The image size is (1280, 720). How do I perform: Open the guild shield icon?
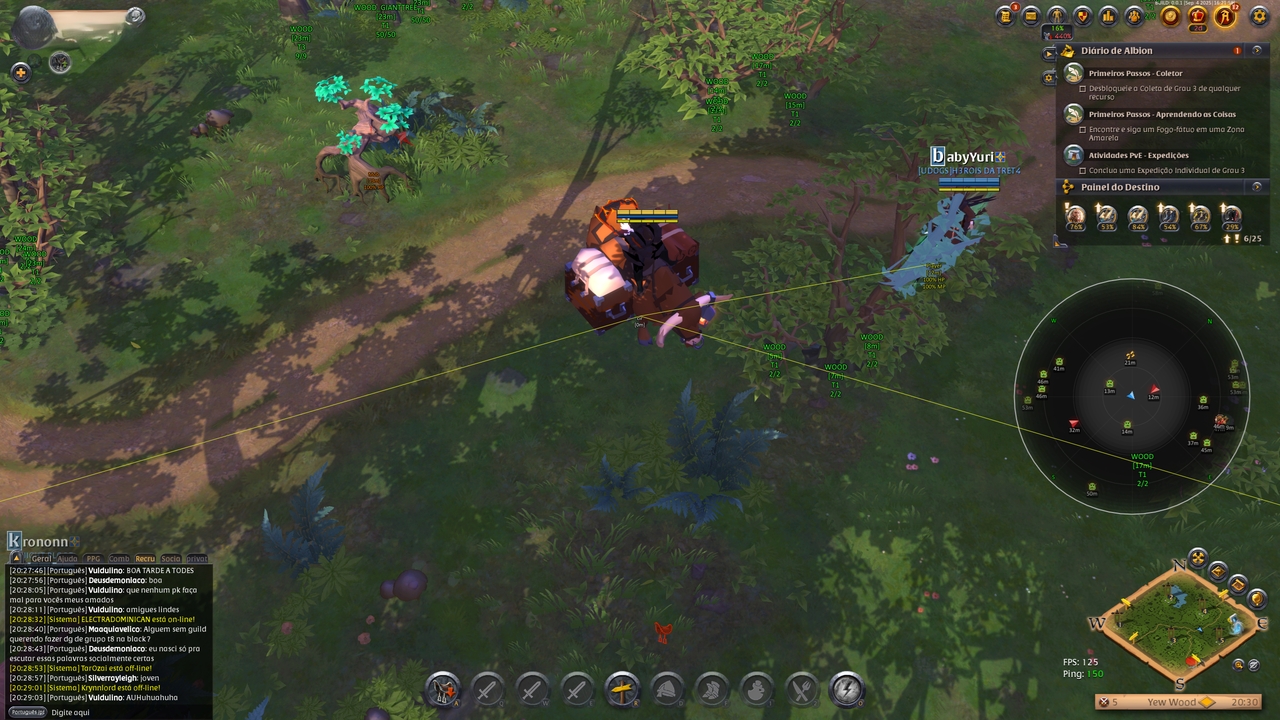pyautogui.click(x=1082, y=16)
